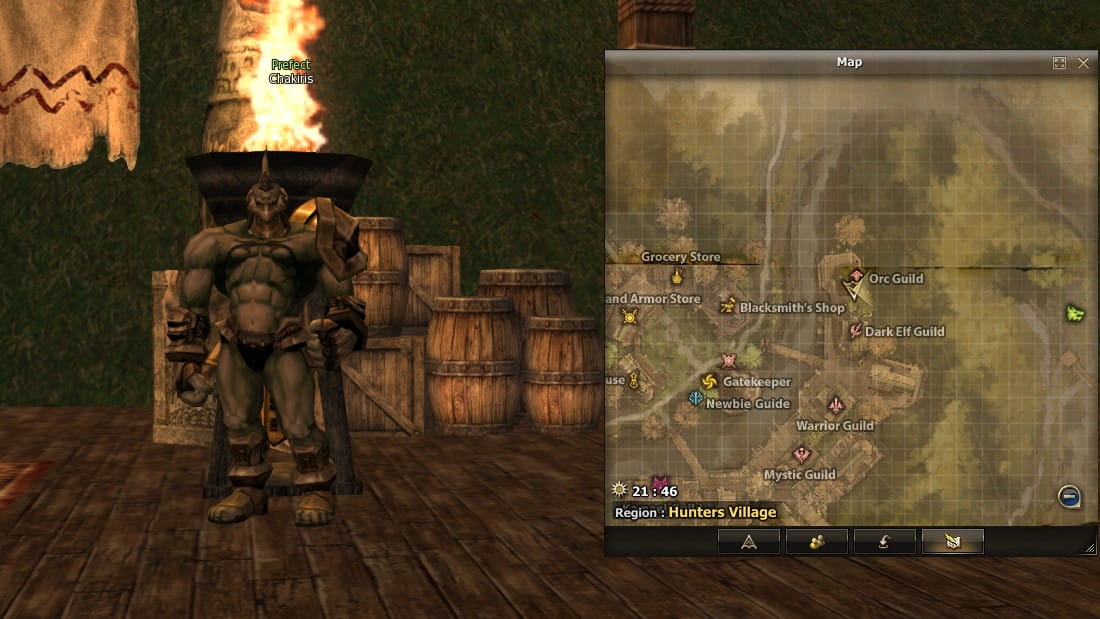The width and height of the screenshot is (1100, 619).
Task: Zoom out the map with minus button
Action: (x=1069, y=496)
